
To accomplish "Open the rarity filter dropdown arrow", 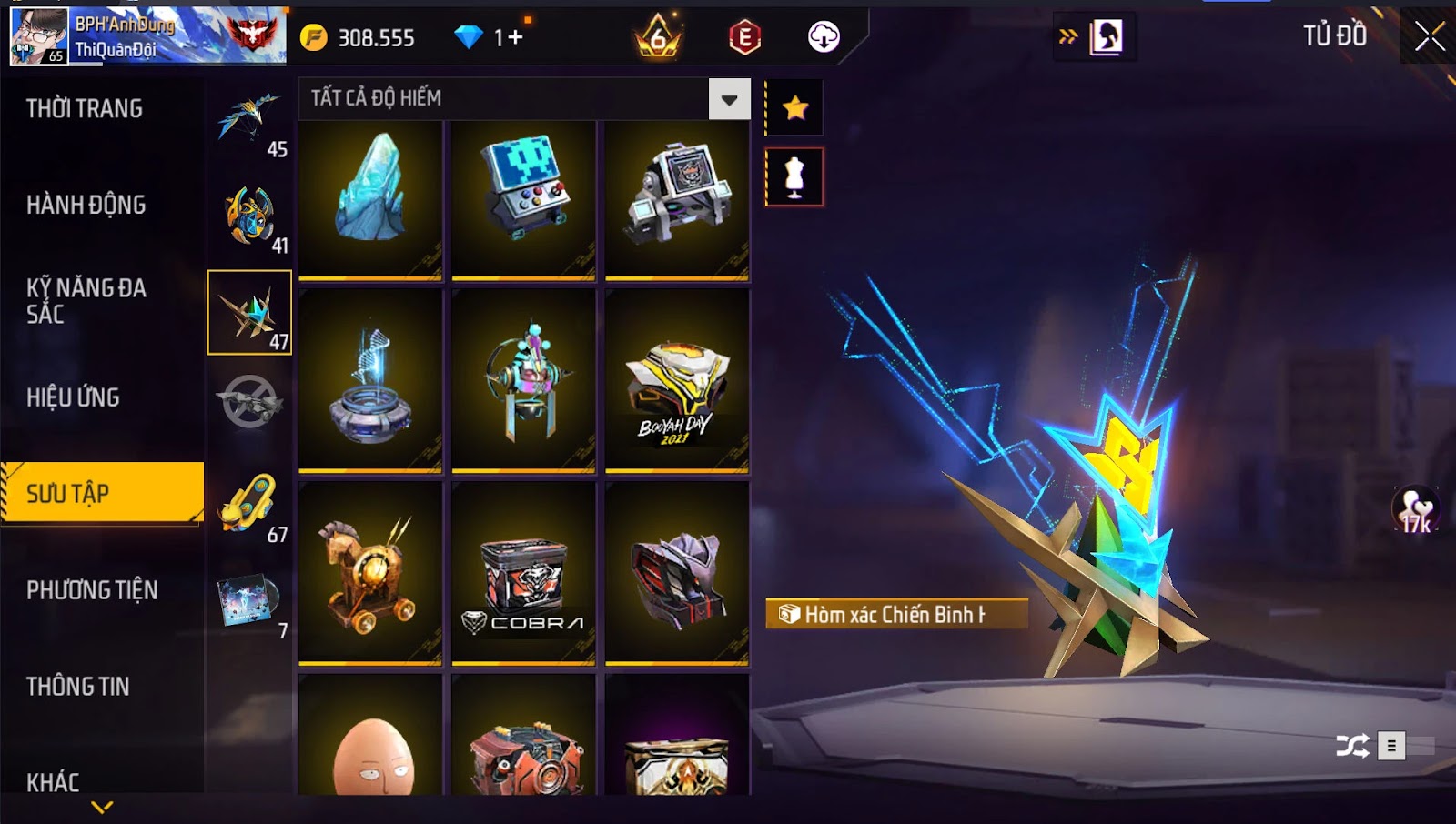I will [x=729, y=99].
